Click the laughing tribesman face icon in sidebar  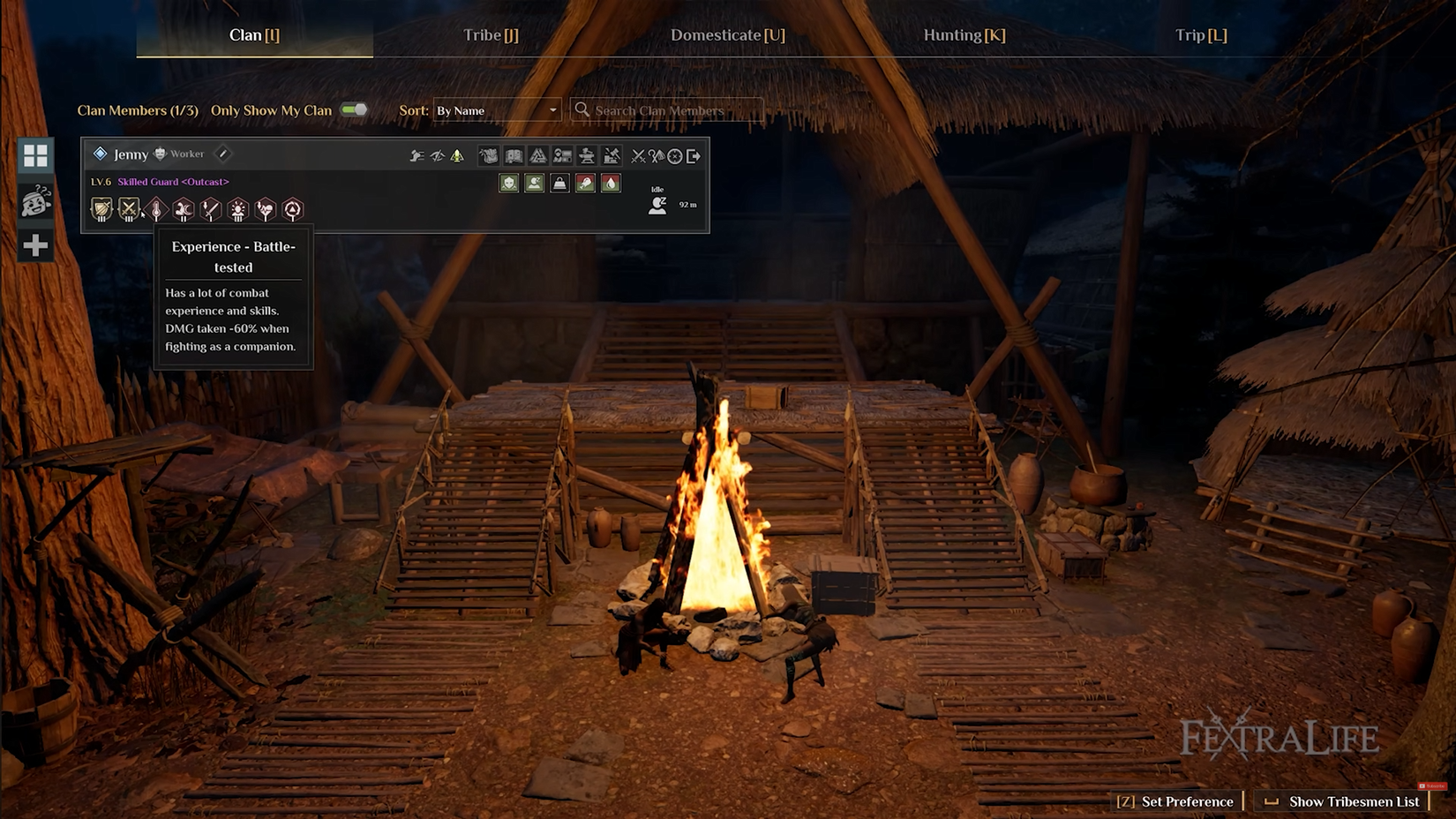[x=35, y=201]
